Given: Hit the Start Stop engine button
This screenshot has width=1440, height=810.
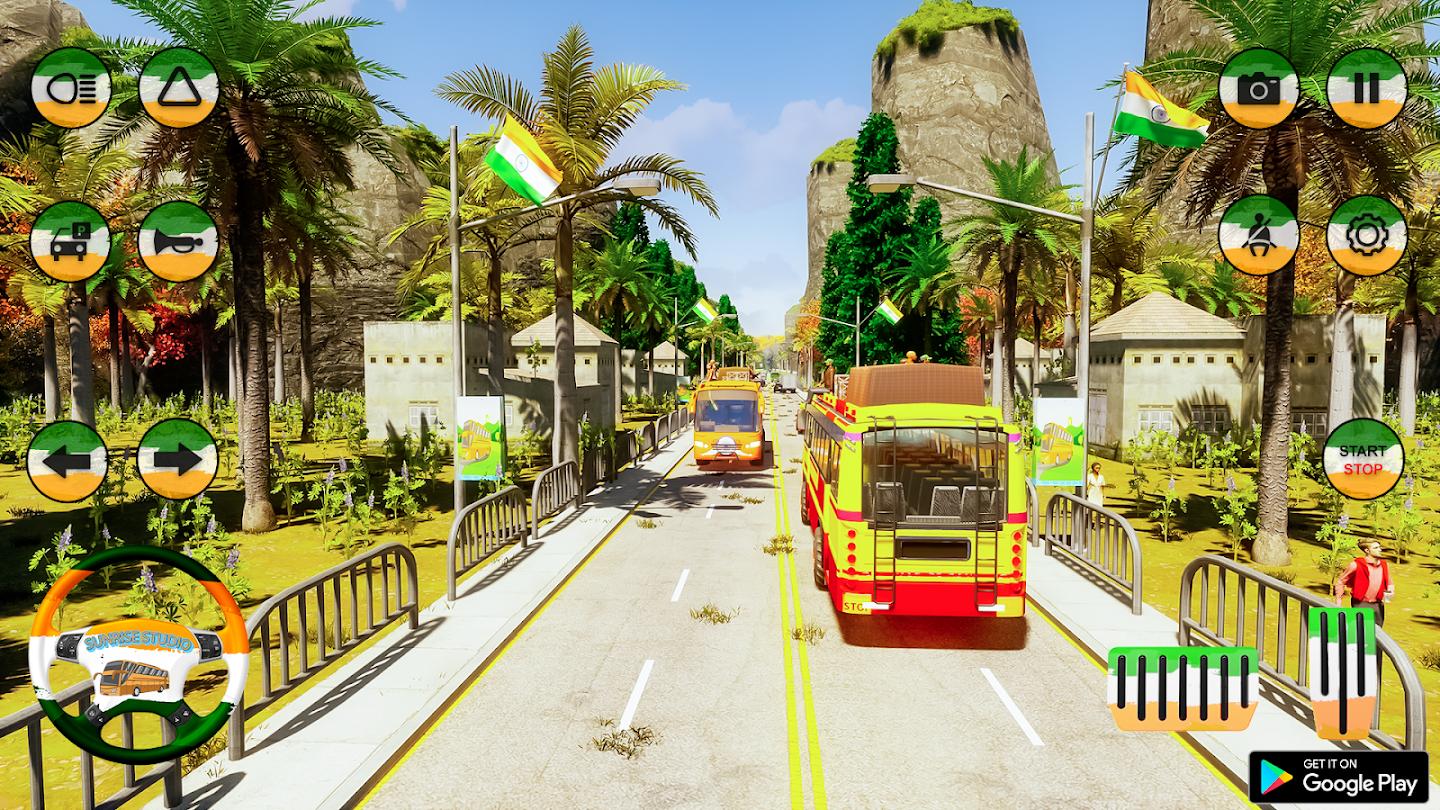Looking at the screenshot, I should [1363, 459].
